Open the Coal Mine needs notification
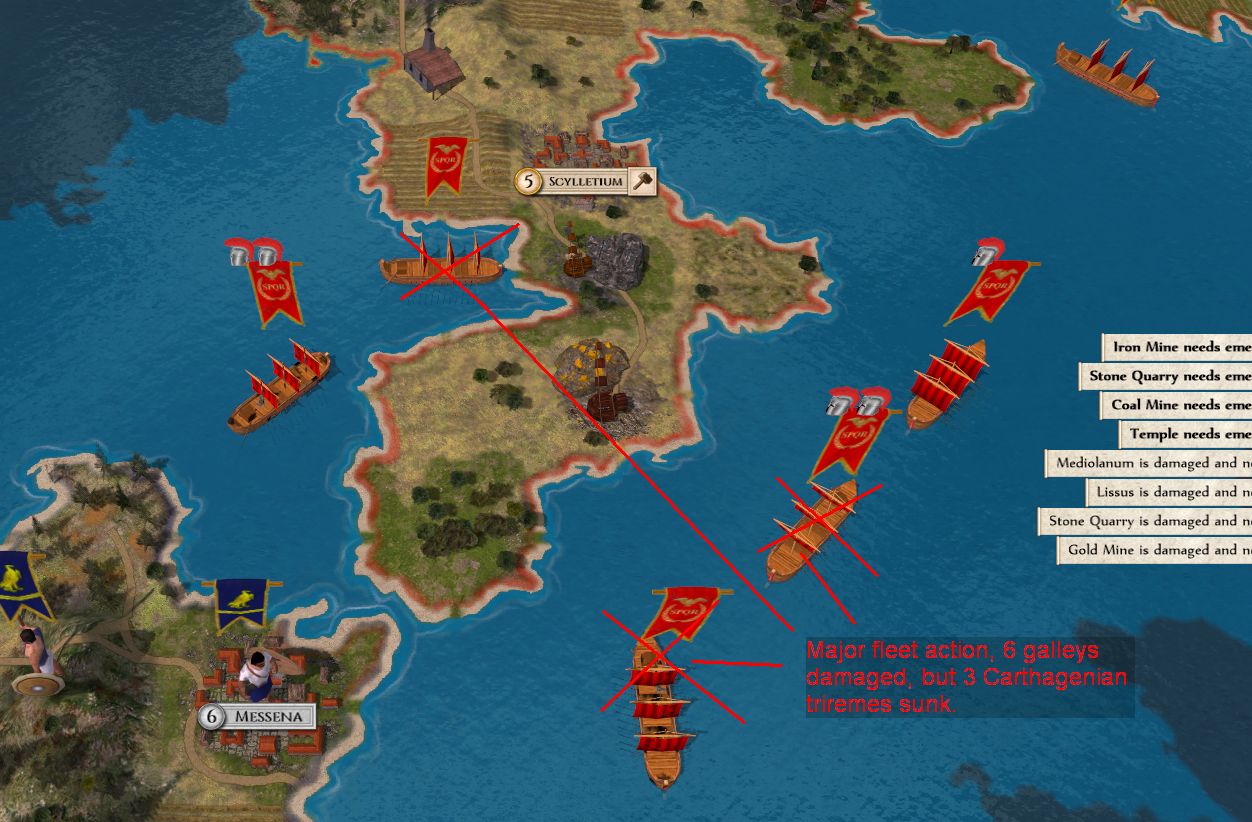The width and height of the screenshot is (1252, 822). tap(1178, 405)
